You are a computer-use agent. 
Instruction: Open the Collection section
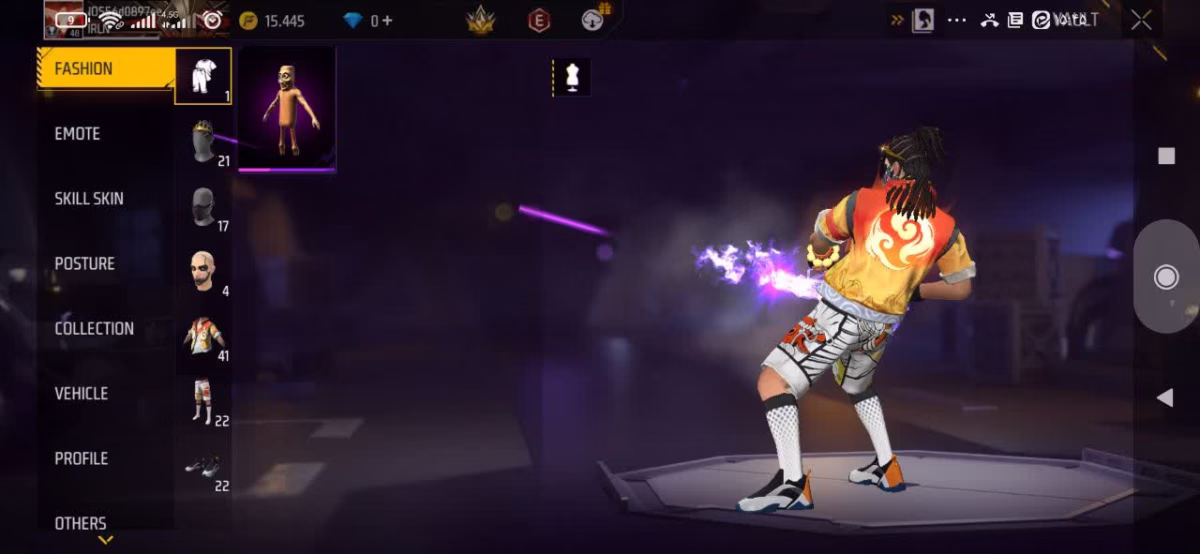(x=94, y=329)
